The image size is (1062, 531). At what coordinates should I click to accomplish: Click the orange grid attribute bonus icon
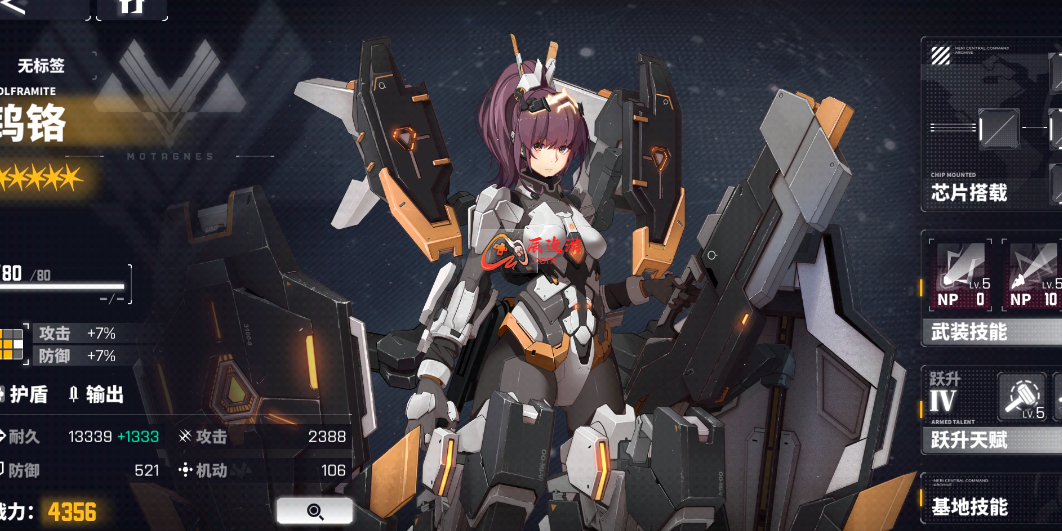click(x=12, y=343)
